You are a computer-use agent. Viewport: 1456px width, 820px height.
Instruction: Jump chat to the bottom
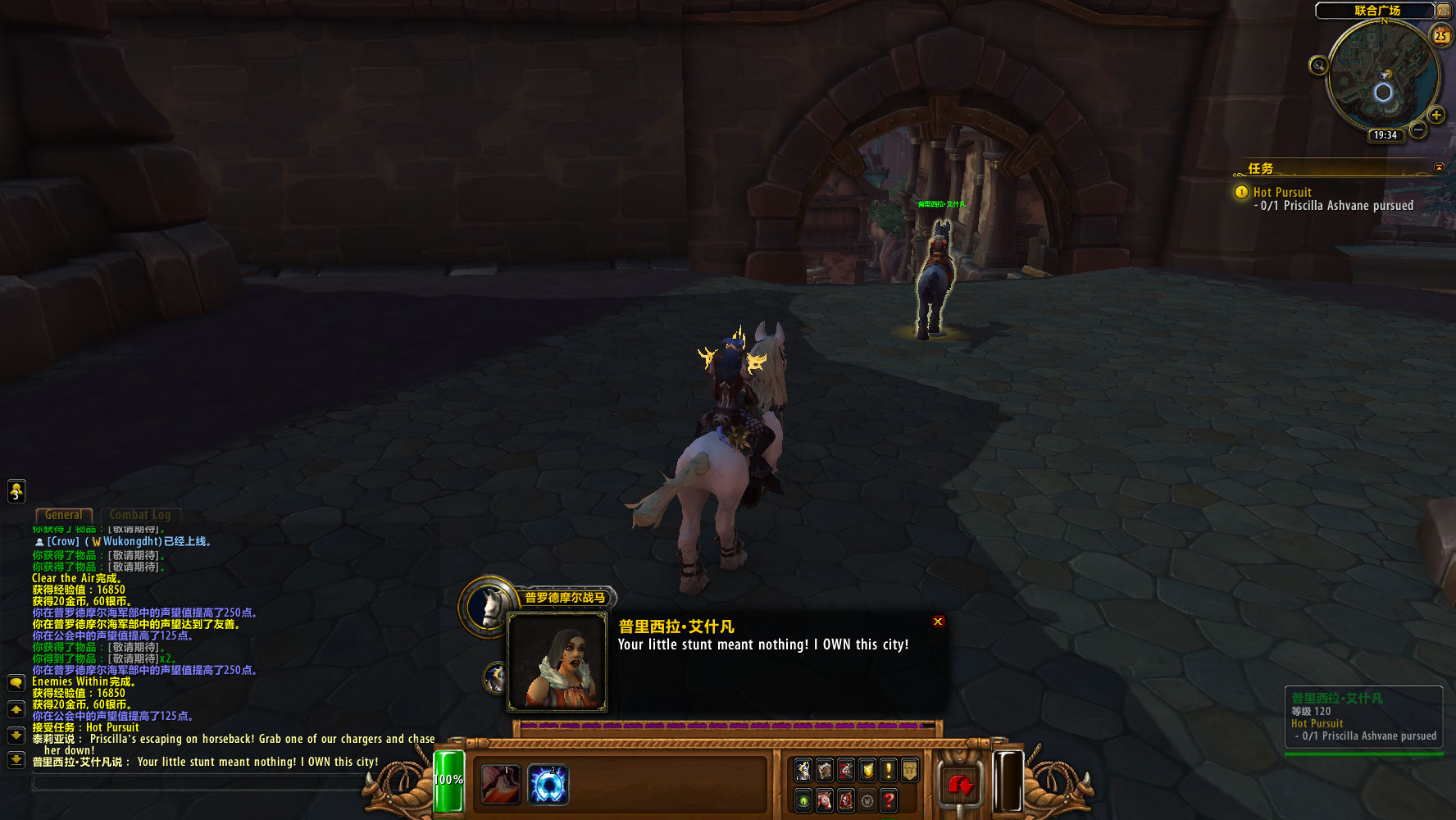(x=16, y=760)
